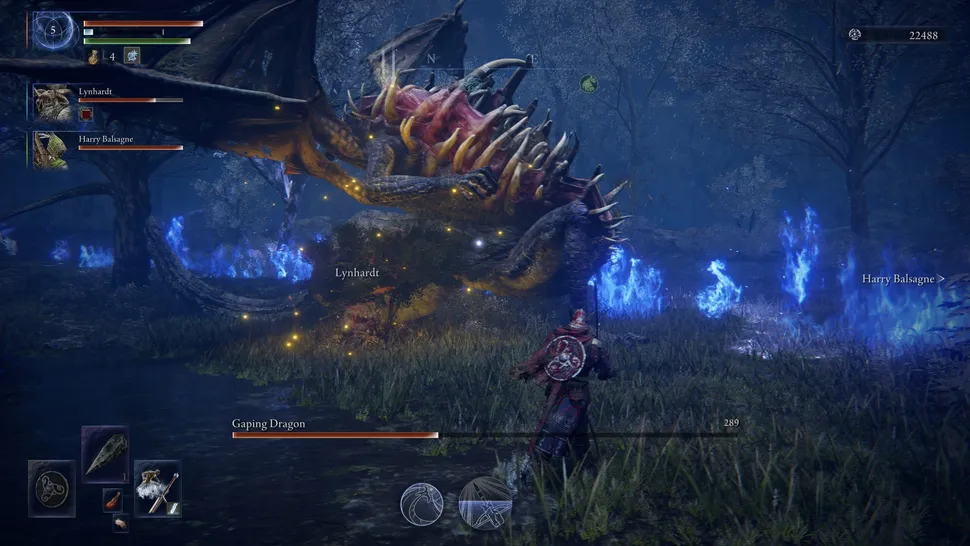
Task: Click the green compass marker
Action: coord(589,85)
